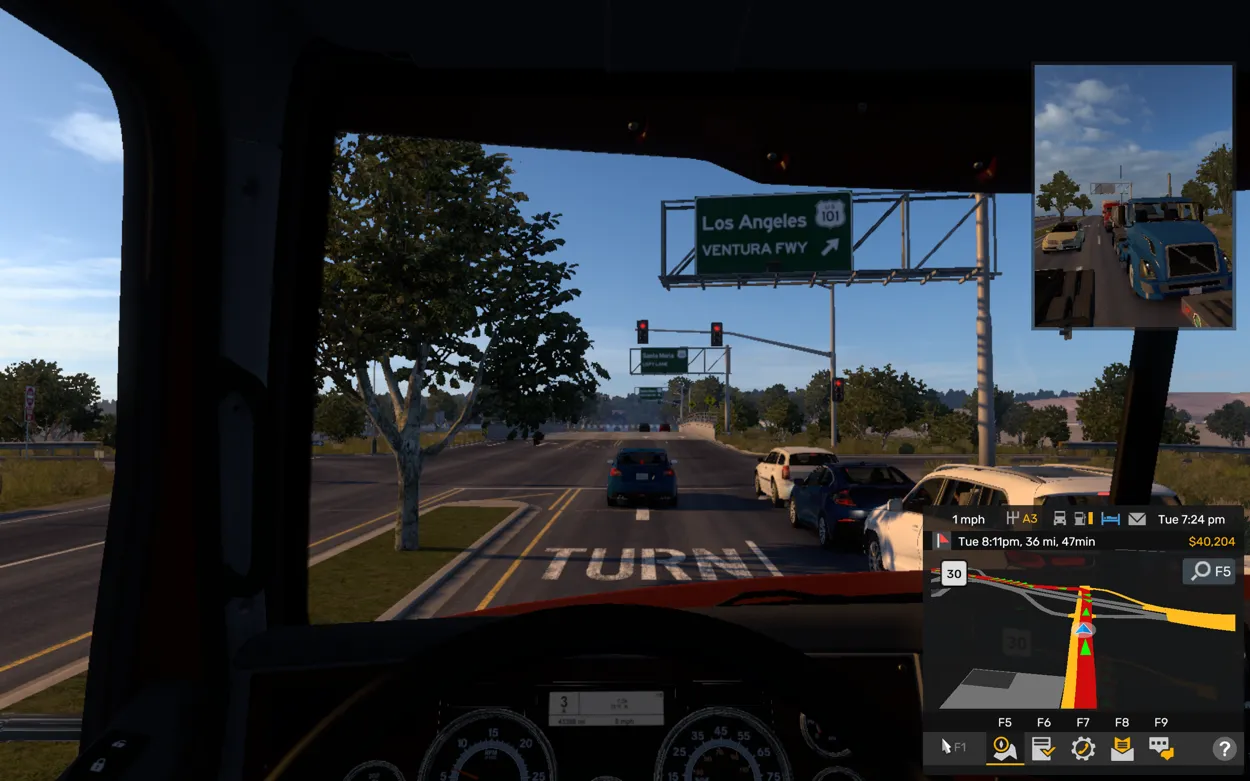The width and height of the screenshot is (1250, 781).
Task: Show the mail inbox tab with envelope icon
Action: 1122,748
